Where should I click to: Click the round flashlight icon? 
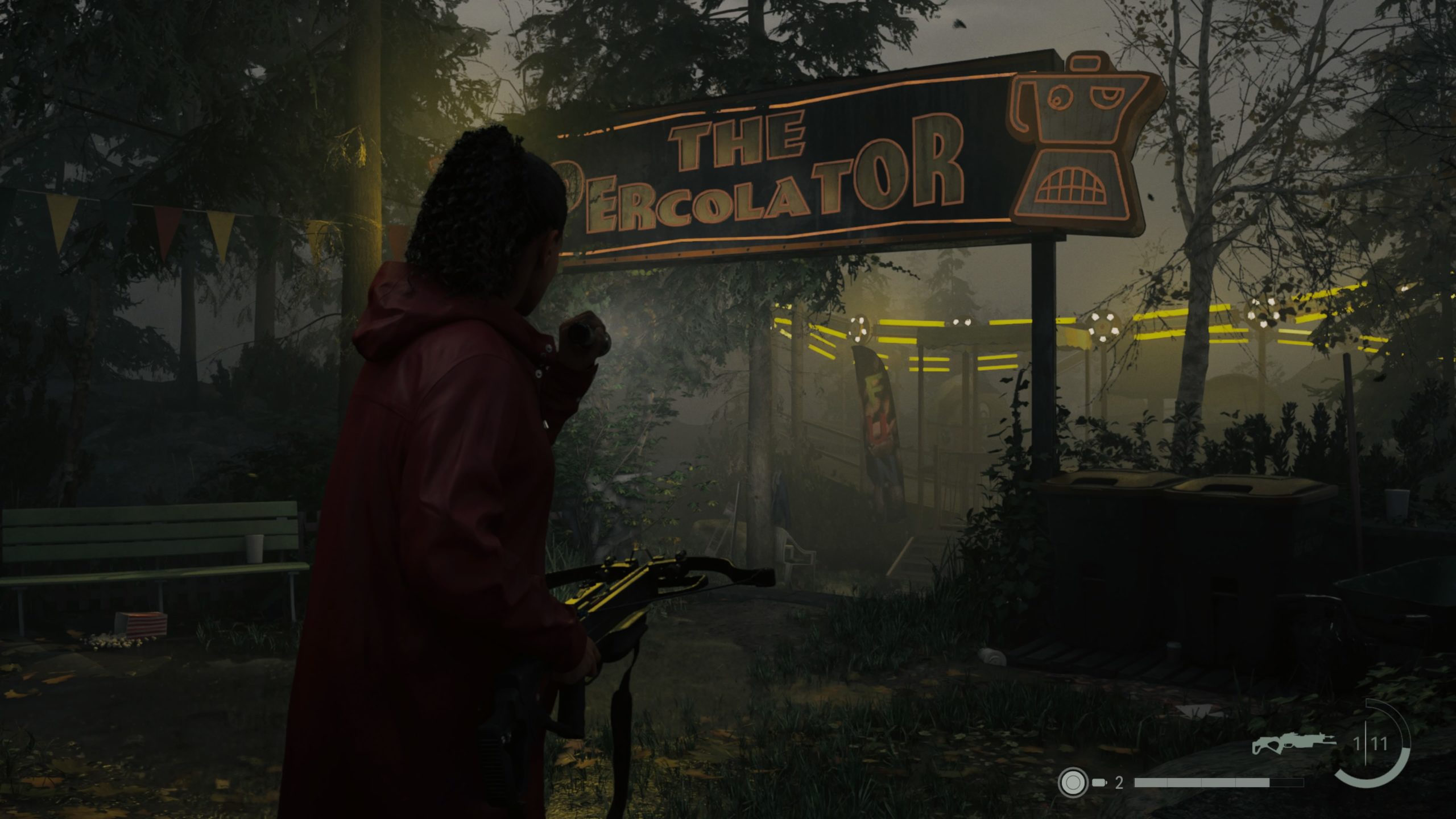tap(1072, 783)
